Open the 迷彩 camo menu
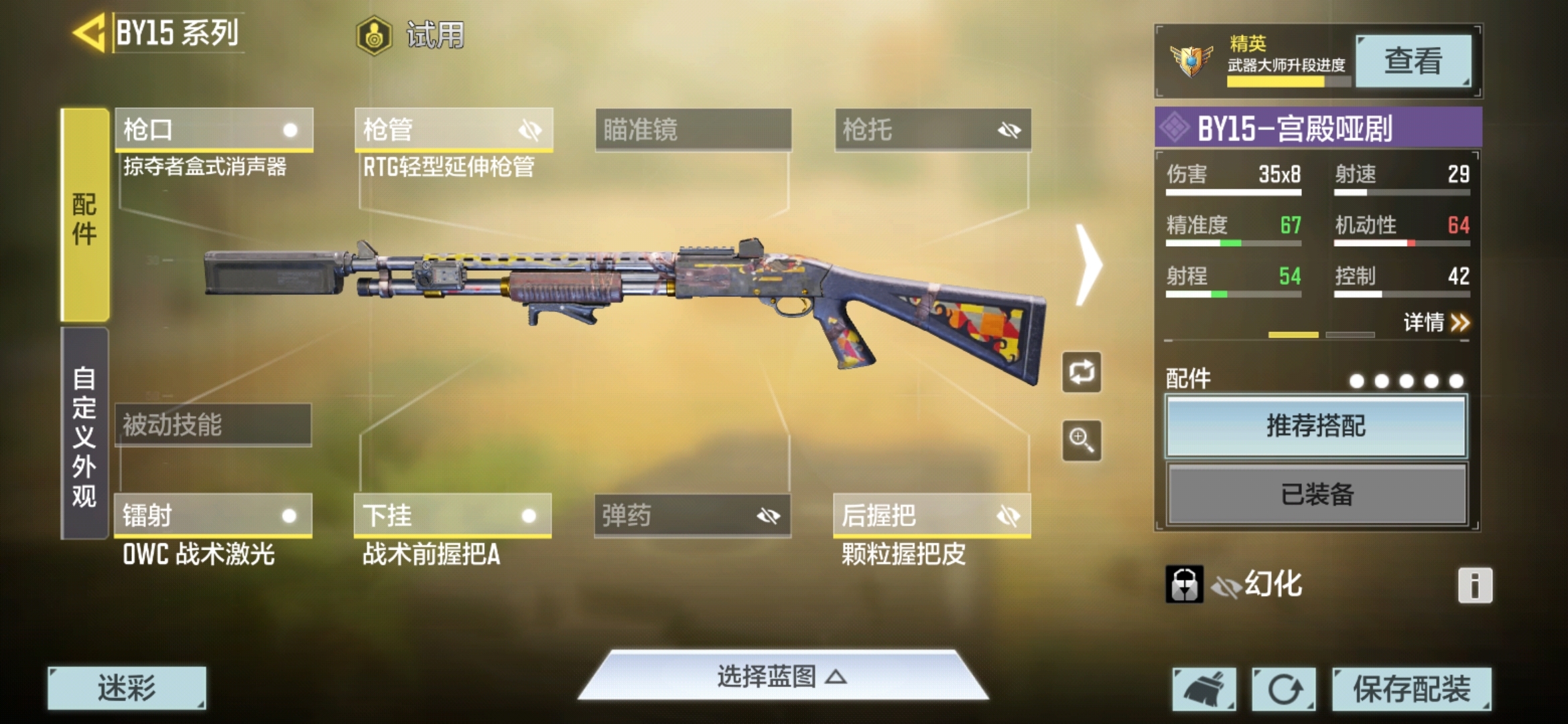The height and width of the screenshot is (724, 1568). point(127,688)
